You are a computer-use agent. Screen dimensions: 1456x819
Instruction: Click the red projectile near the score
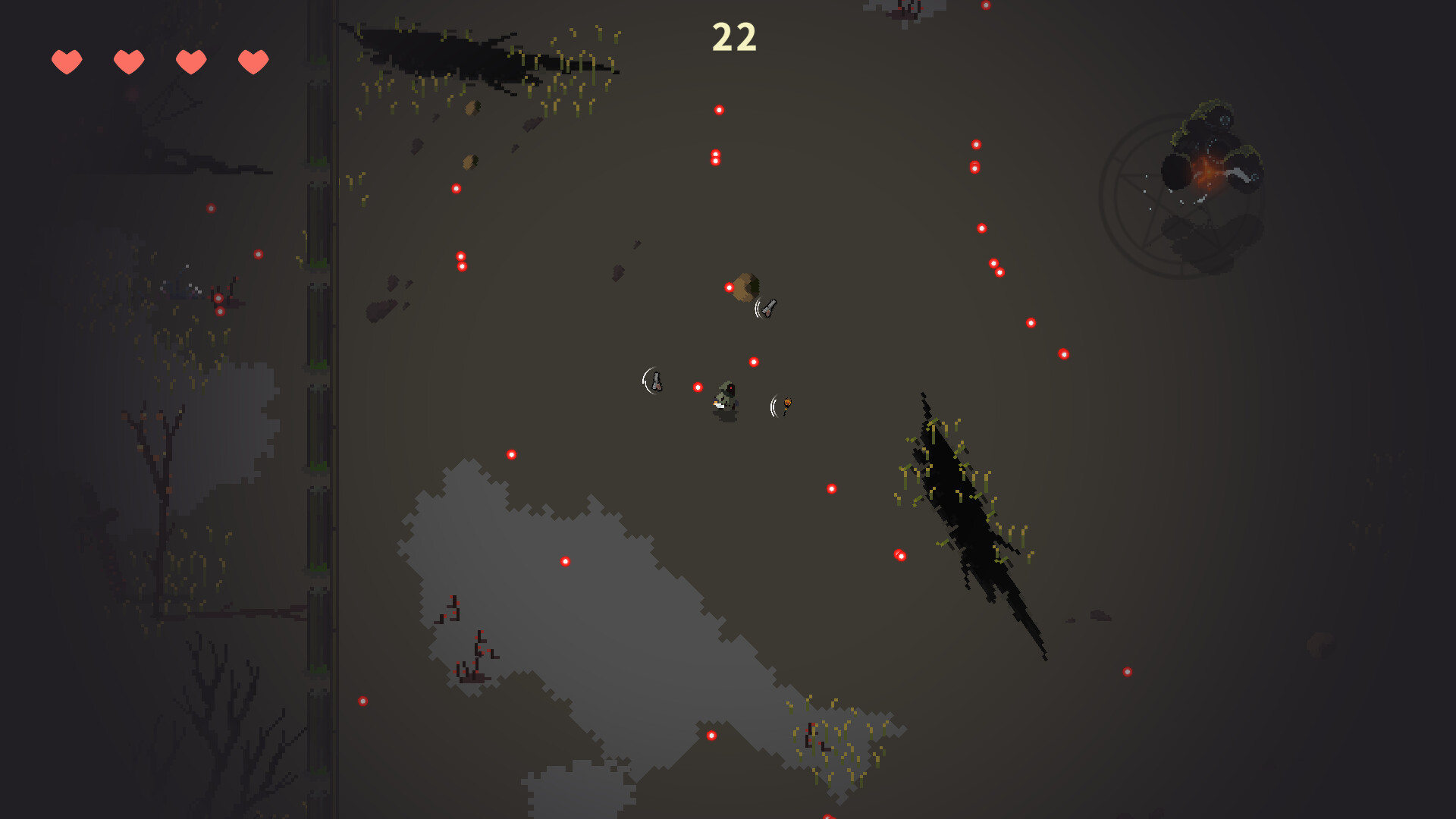click(719, 110)
